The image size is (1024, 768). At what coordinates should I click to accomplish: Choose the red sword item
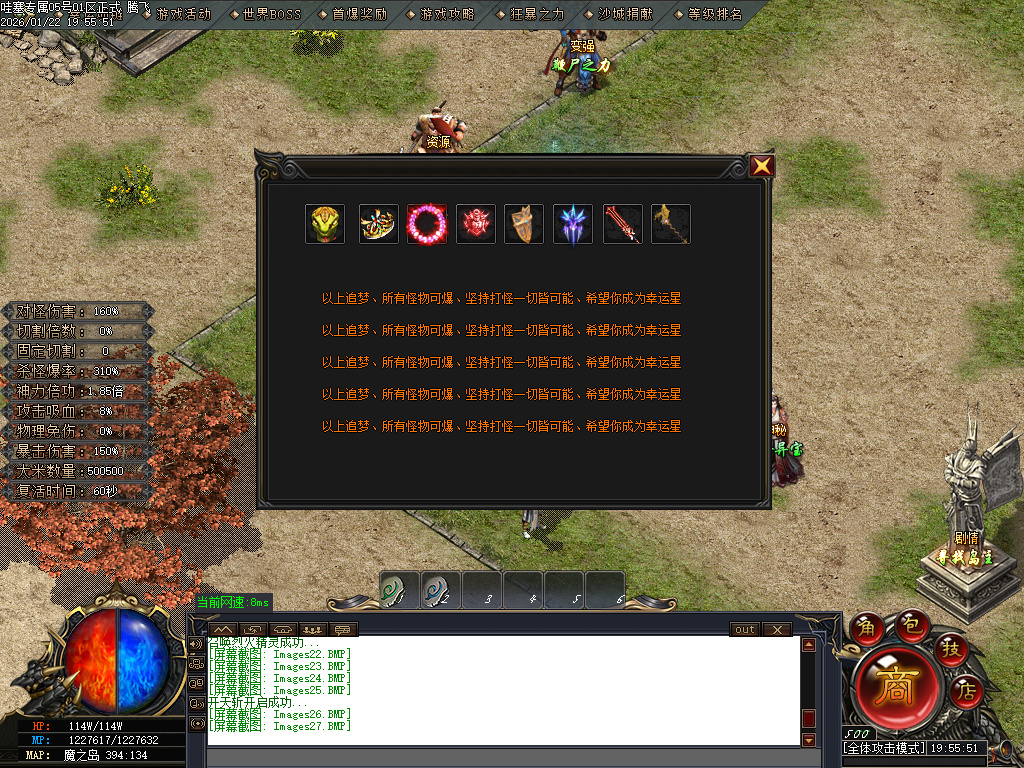point(622,224)
